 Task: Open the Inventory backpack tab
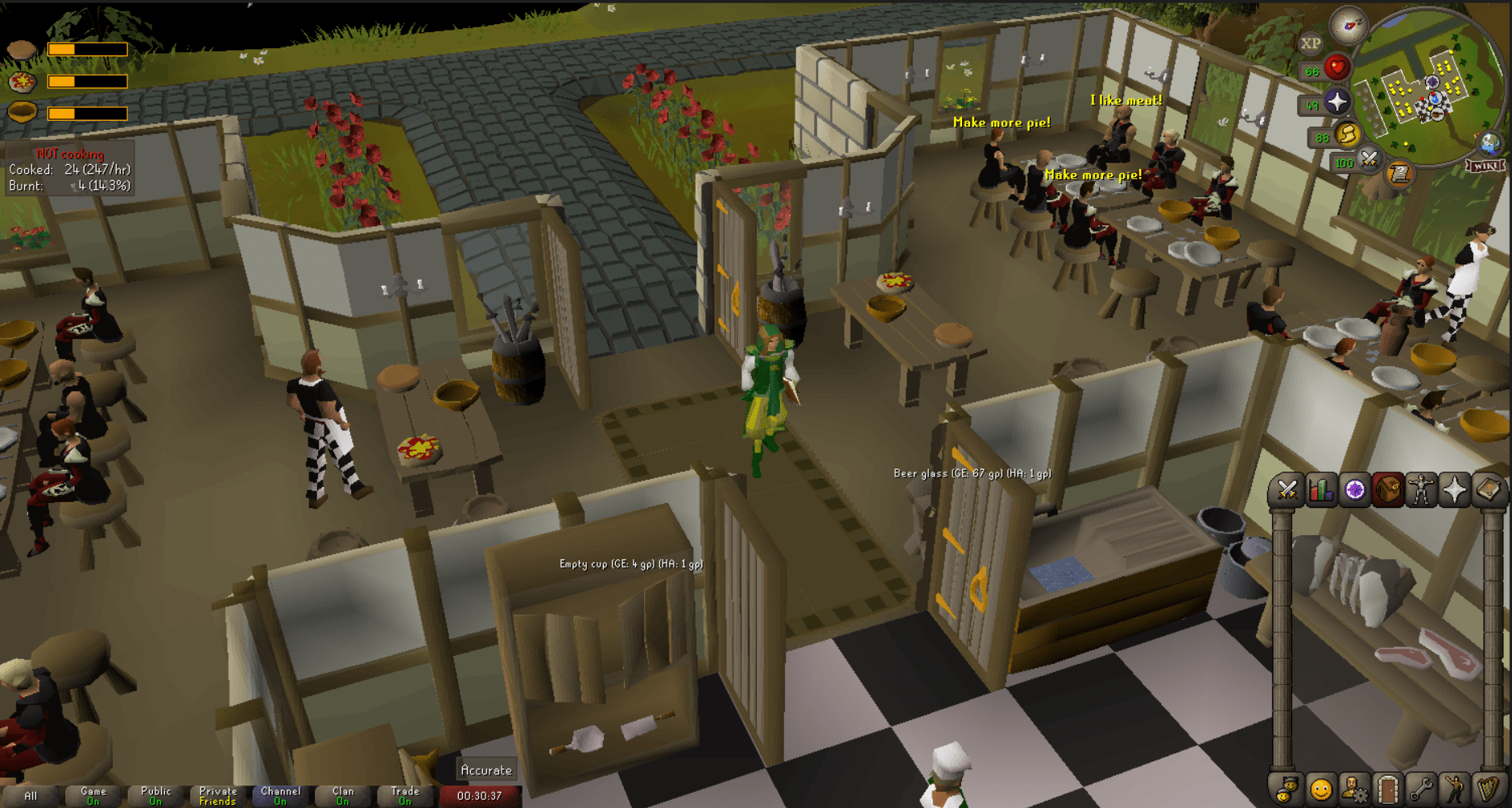[1388, 489]
